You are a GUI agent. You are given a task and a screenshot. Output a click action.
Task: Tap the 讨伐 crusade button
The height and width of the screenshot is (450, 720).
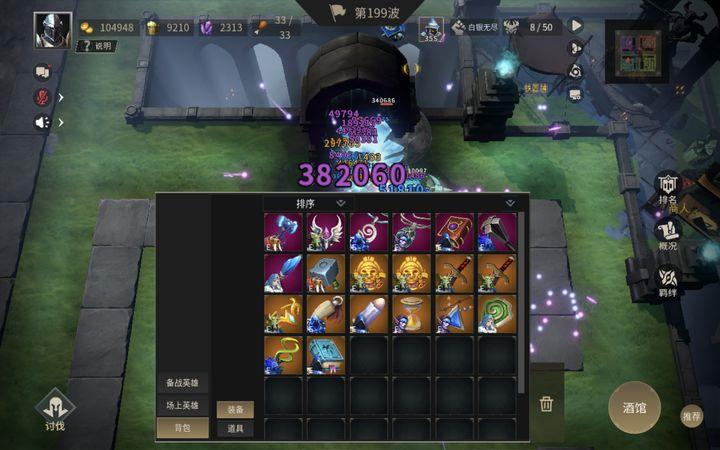click(x=55, y=410)
